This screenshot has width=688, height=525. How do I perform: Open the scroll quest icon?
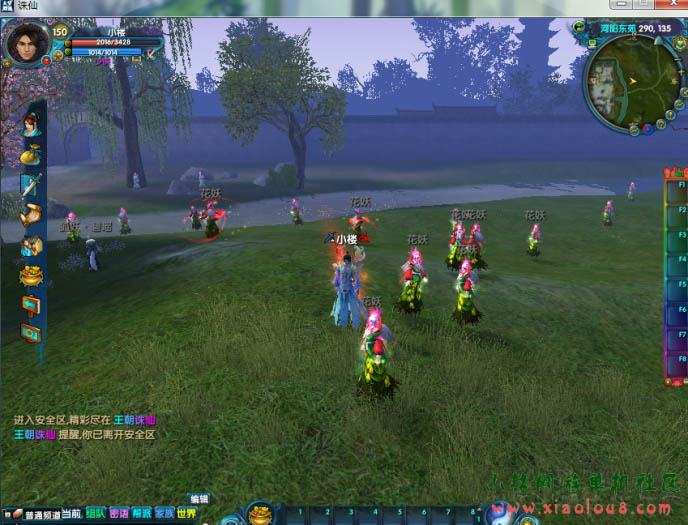(31, 214)
